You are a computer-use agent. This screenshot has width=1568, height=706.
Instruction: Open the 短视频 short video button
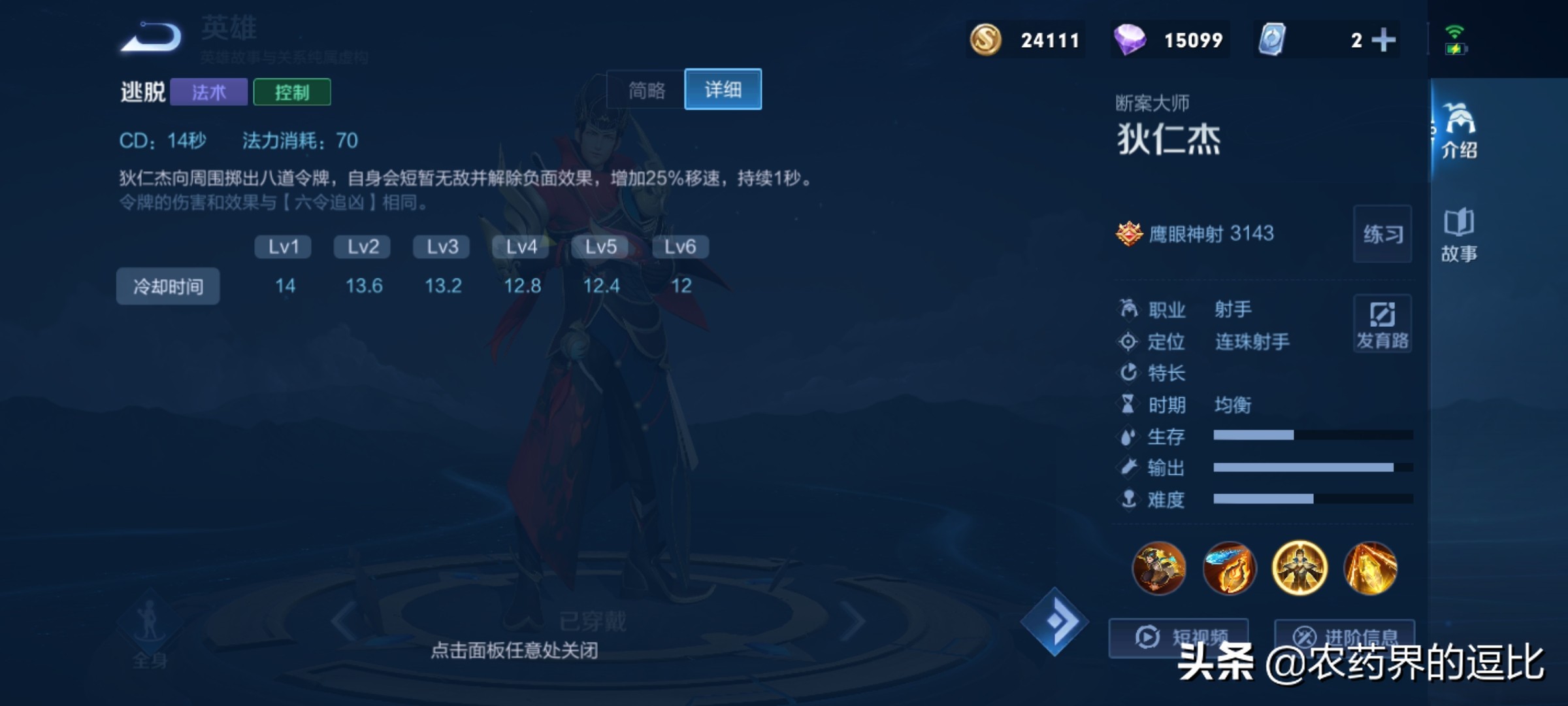coord(1179,637)
